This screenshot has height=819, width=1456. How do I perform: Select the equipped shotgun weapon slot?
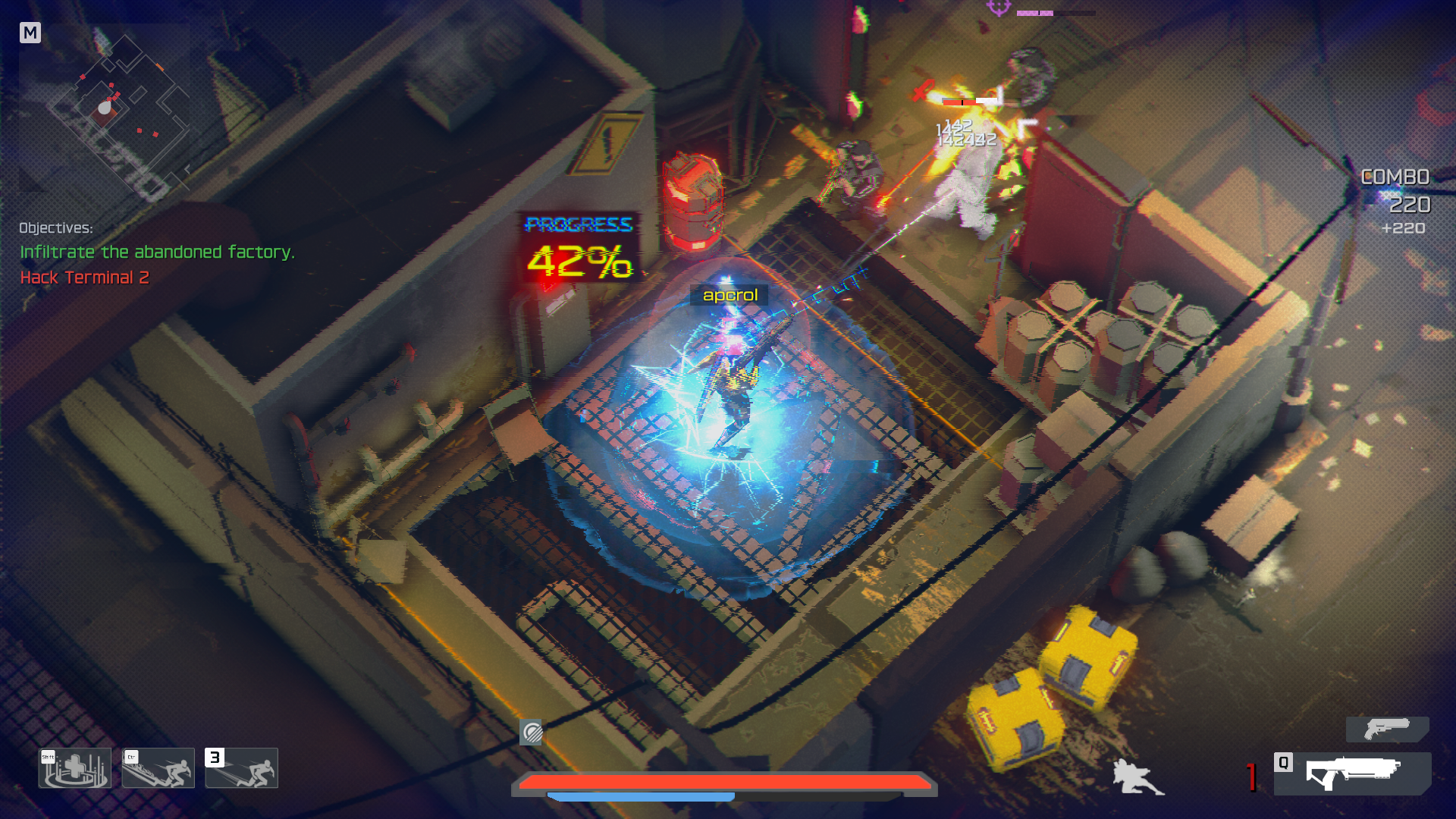click(1352, 773)
